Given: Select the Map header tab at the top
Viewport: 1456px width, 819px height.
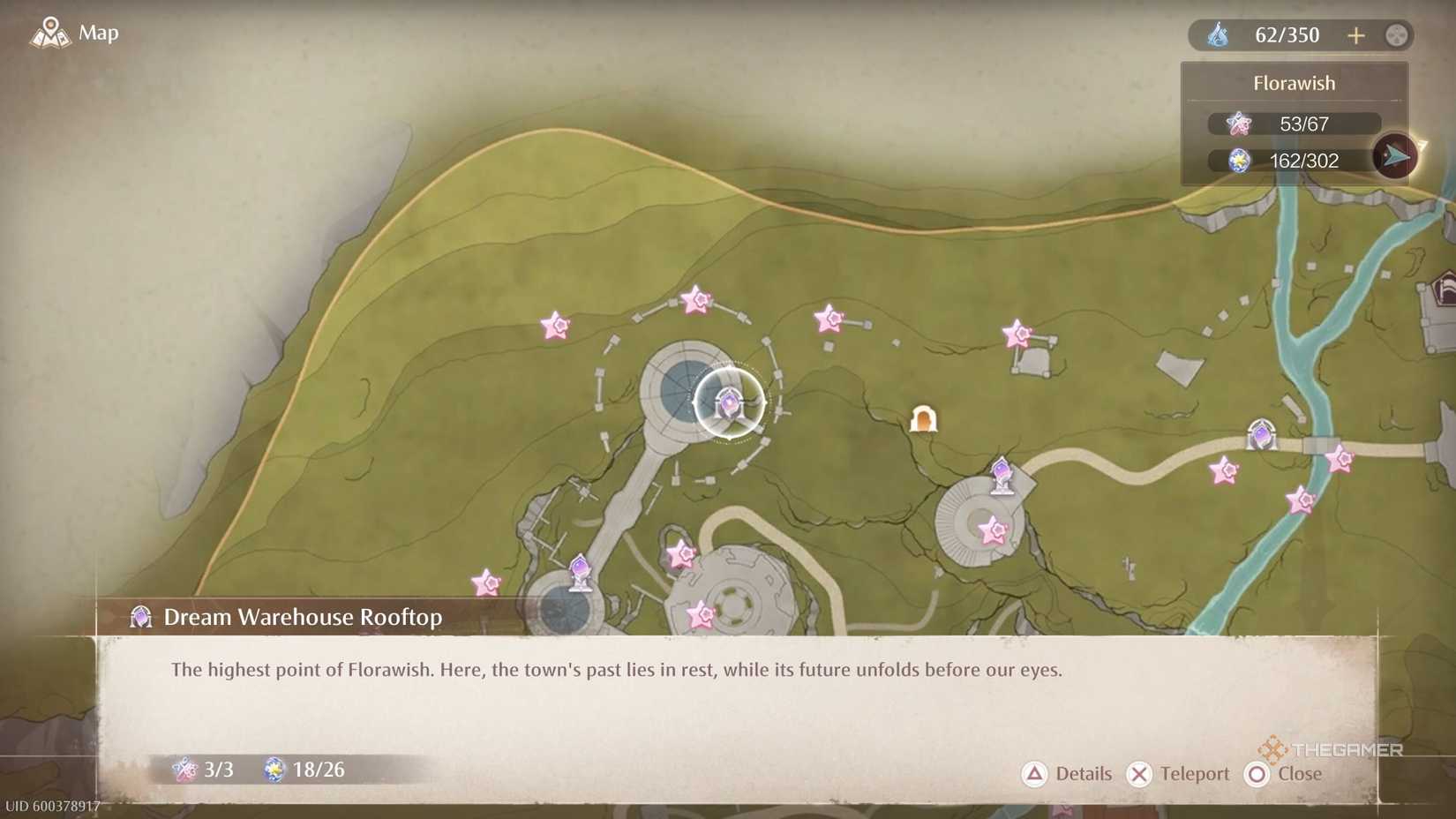Looking at the screenshot, I should click(98, 33).
